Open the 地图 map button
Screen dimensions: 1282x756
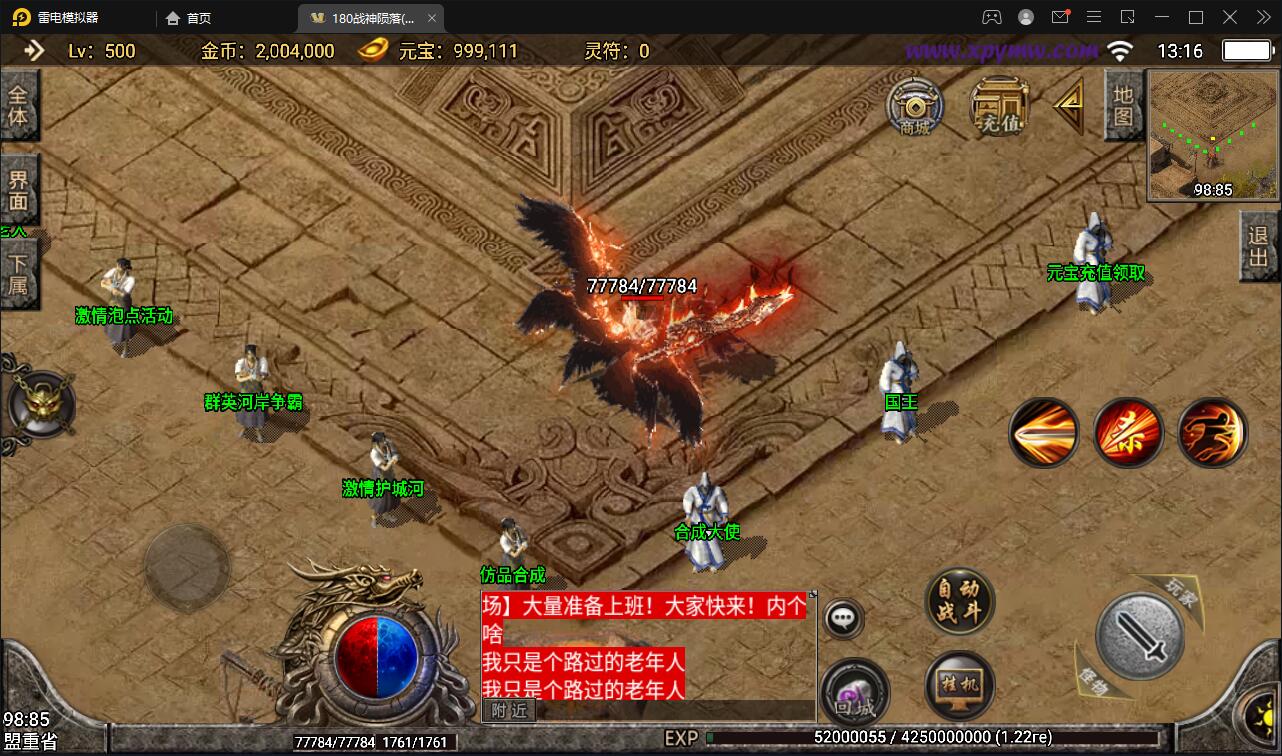click(x=1123, y=105)
